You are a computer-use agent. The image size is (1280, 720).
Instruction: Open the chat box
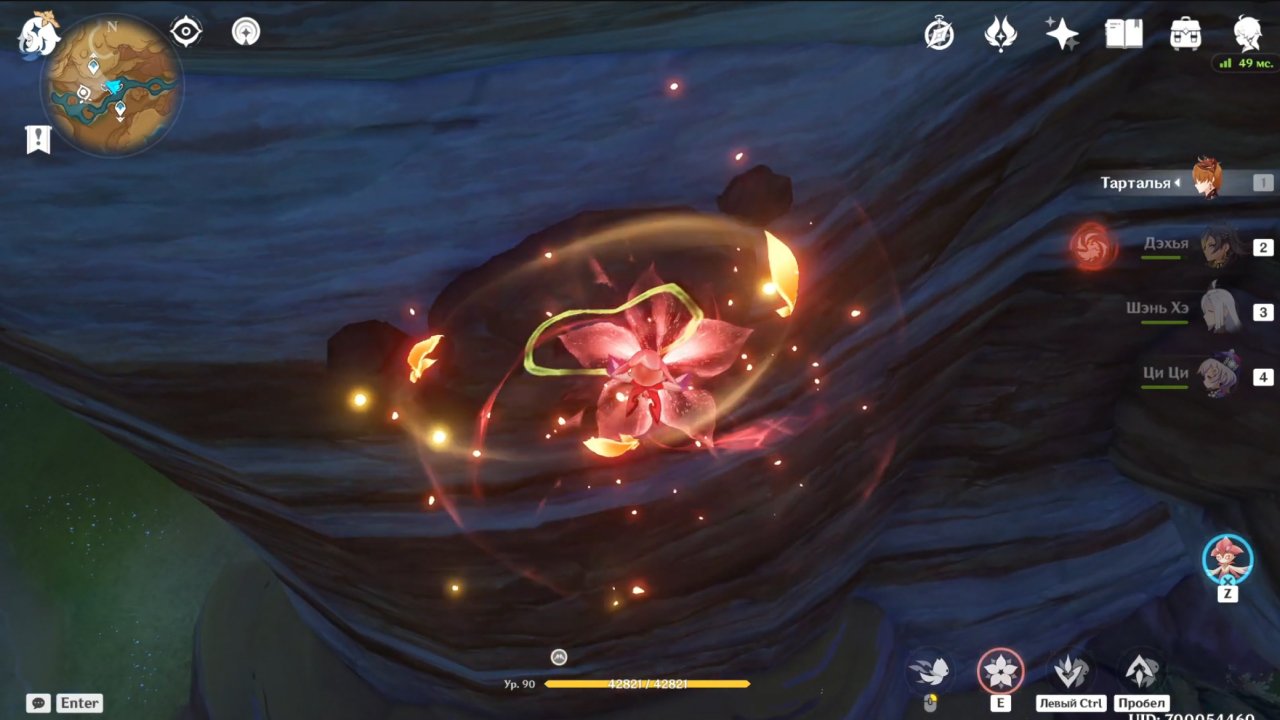(40, 703)
